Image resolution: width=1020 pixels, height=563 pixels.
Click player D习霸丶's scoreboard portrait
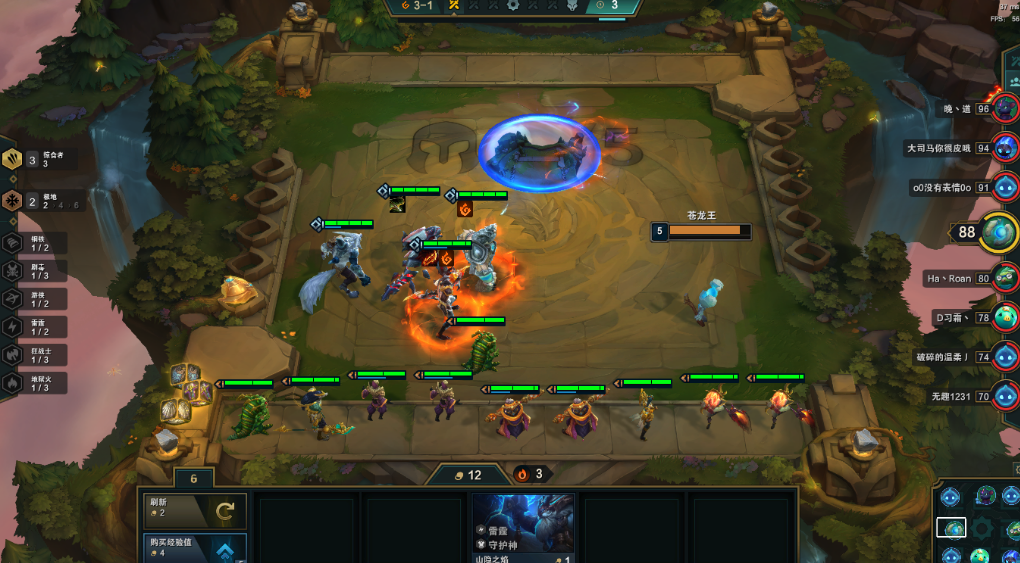click(x=1005, y=318)
